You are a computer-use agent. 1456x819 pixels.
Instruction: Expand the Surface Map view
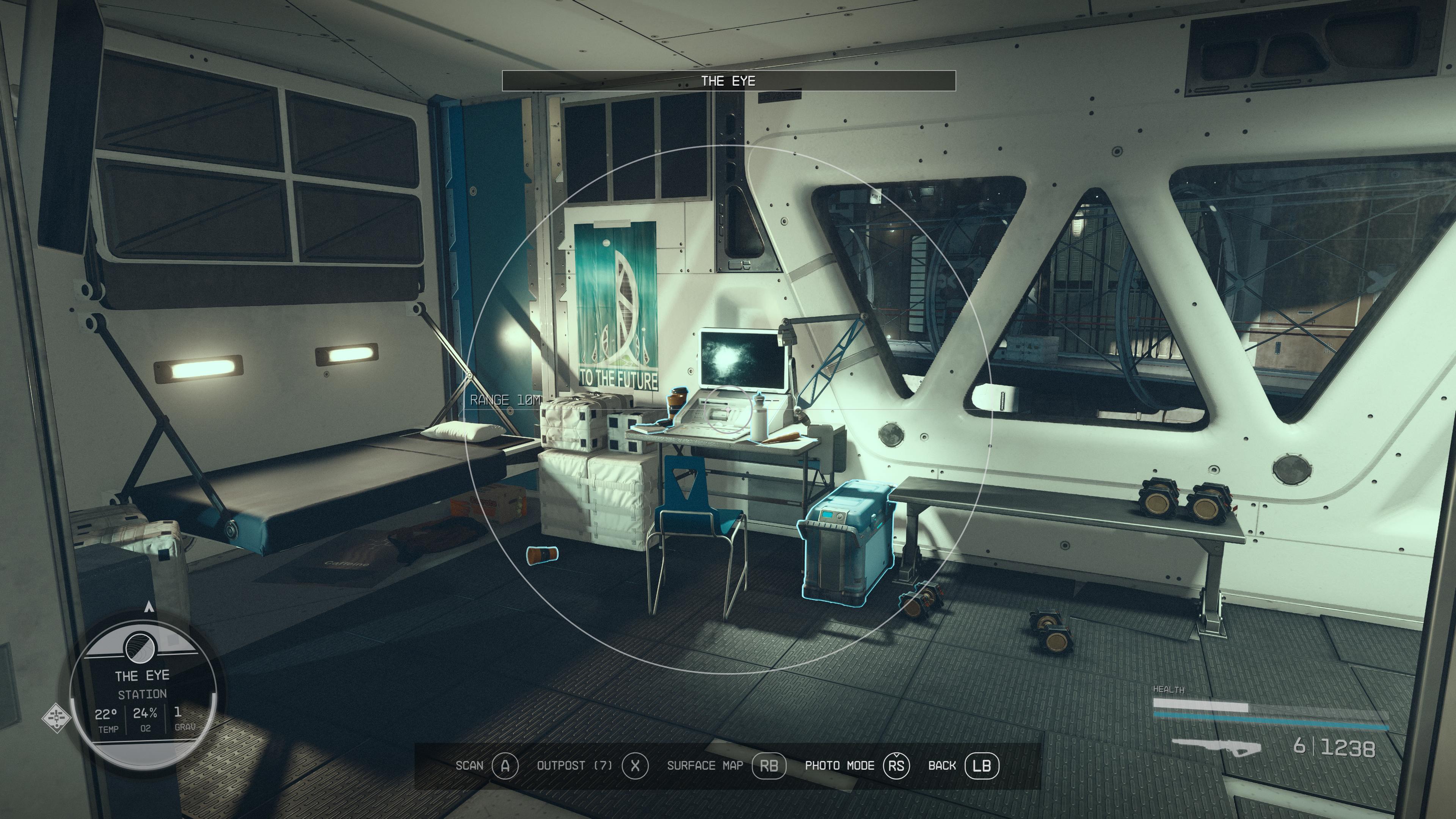[706, 766]
